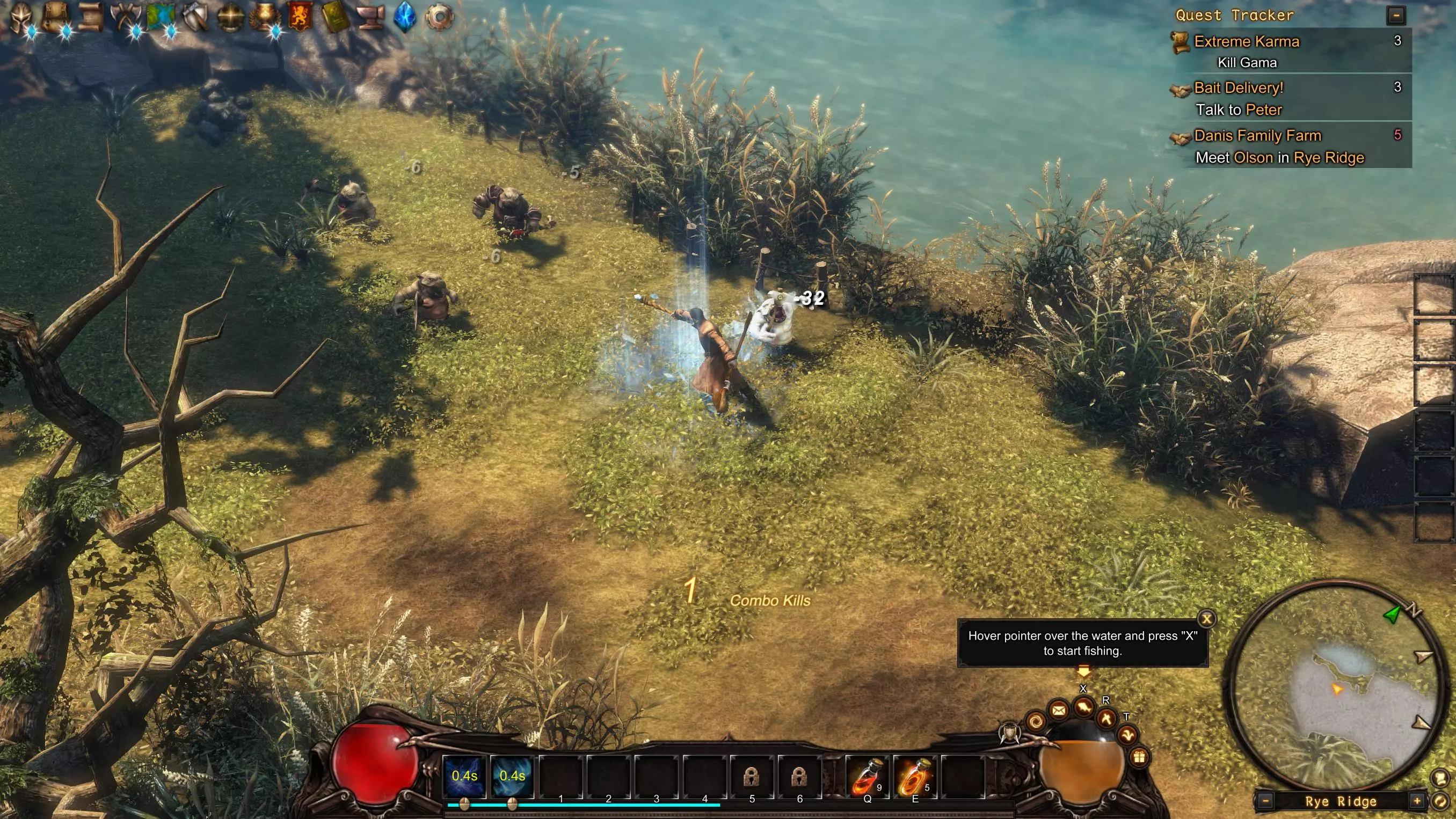Image resolution: width=1456 pixels, height=819 pixels.
Task: Open the red lion banner icon
Action: pos(300,17)
